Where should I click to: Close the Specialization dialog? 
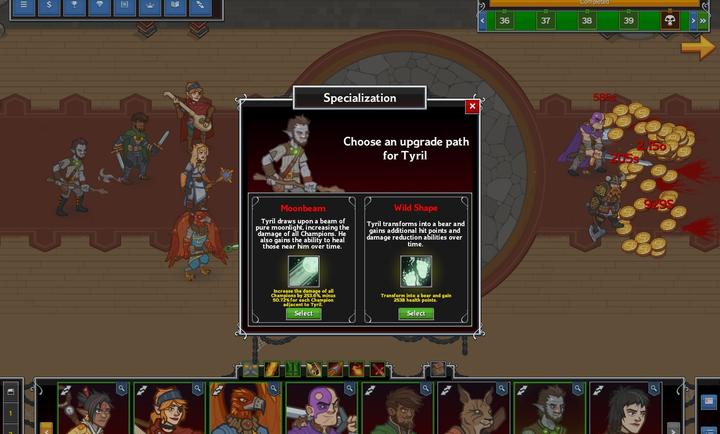click(x=472, y=106)
